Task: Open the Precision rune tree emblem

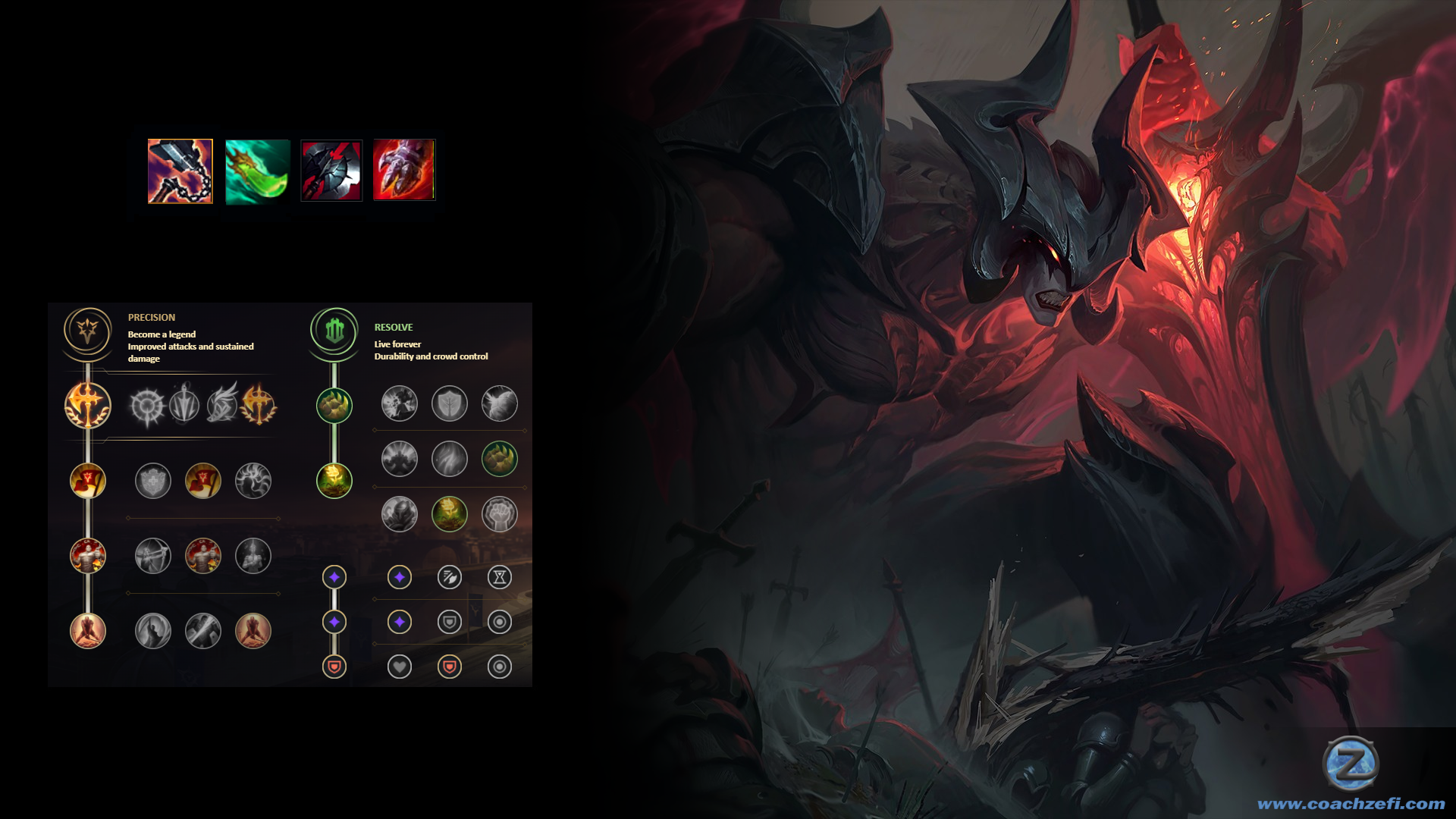Action: (x=88, y=331)
